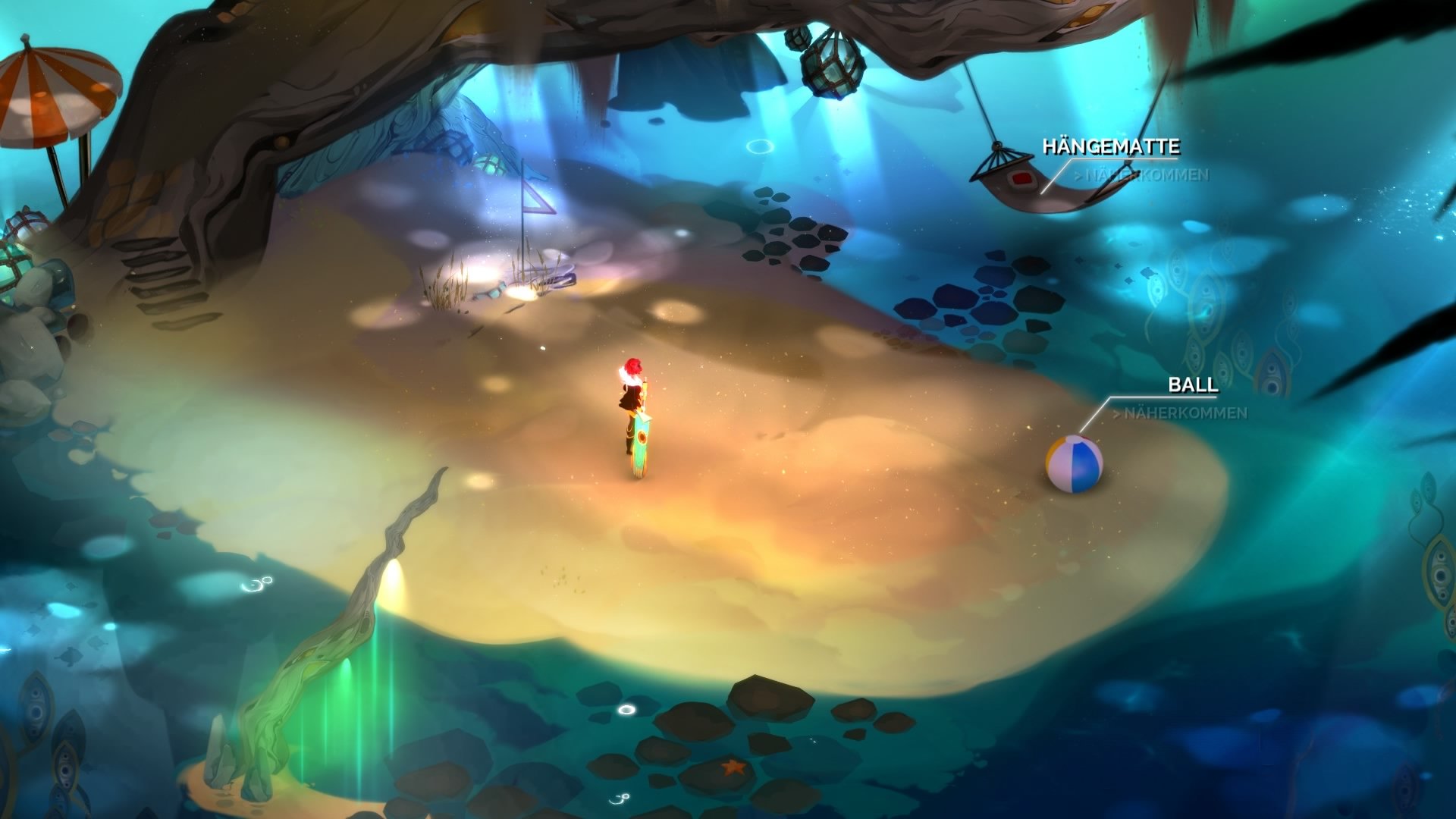1456x819 pixels.
Task: Toggle the BALL interaction prompt
Action: [x=1192, y=385]
